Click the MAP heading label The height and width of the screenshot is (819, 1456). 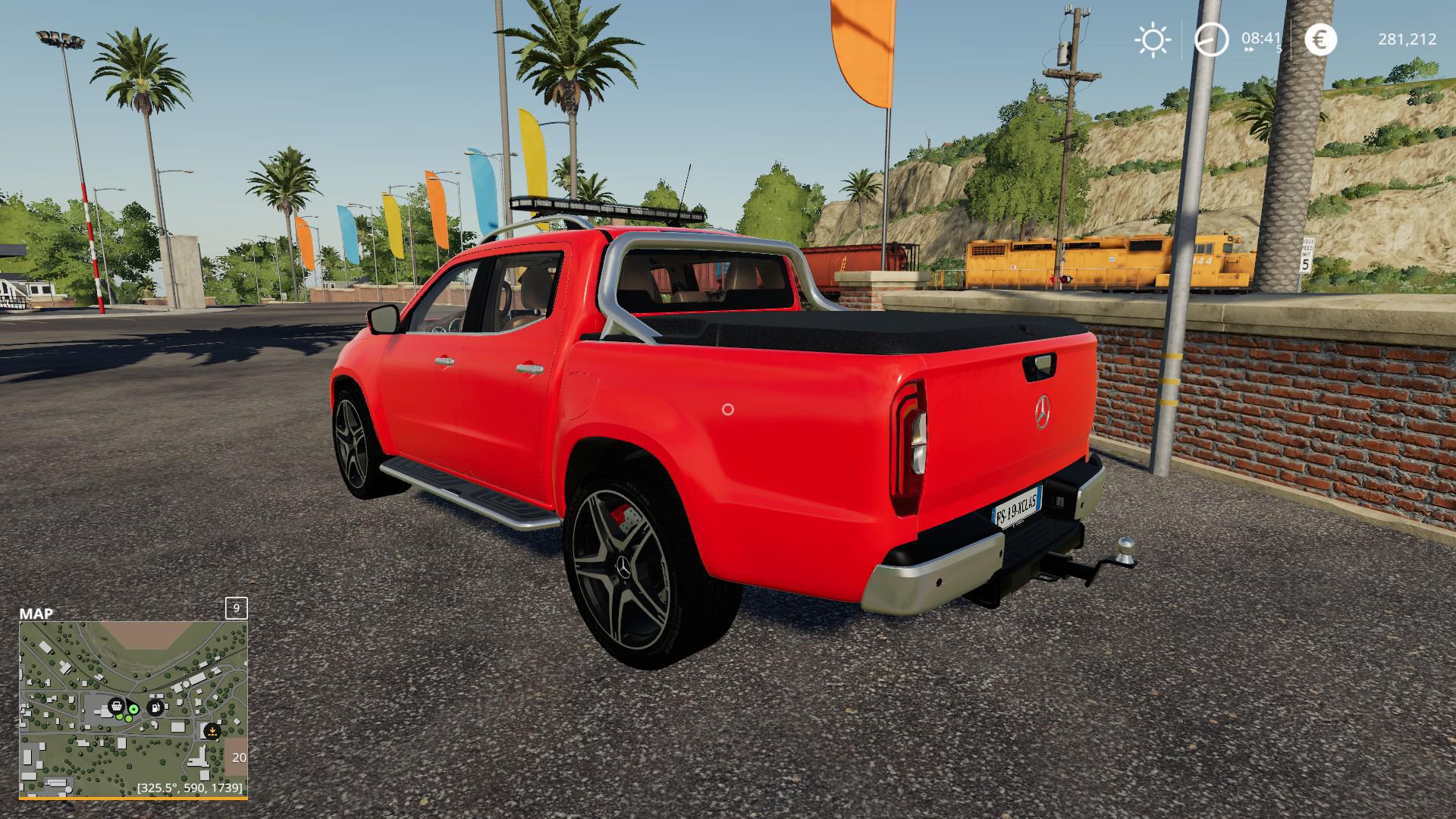(36, 612)
